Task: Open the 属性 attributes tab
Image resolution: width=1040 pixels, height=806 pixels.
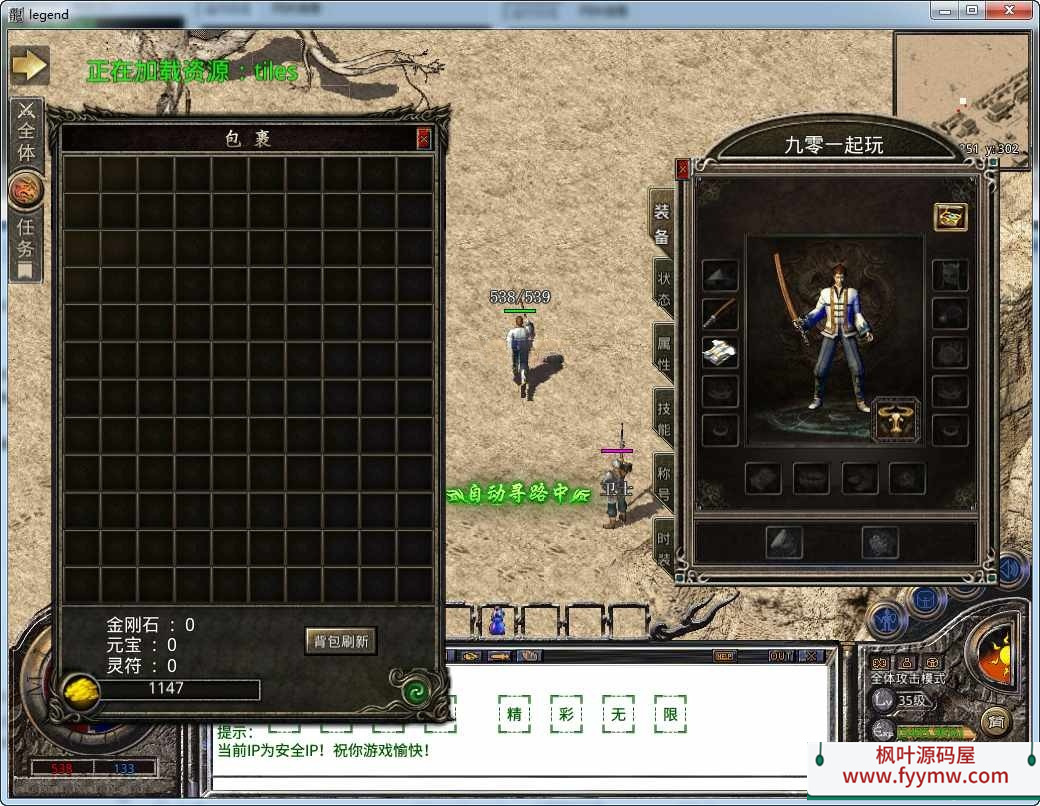Action: click(x=664, y=353)
